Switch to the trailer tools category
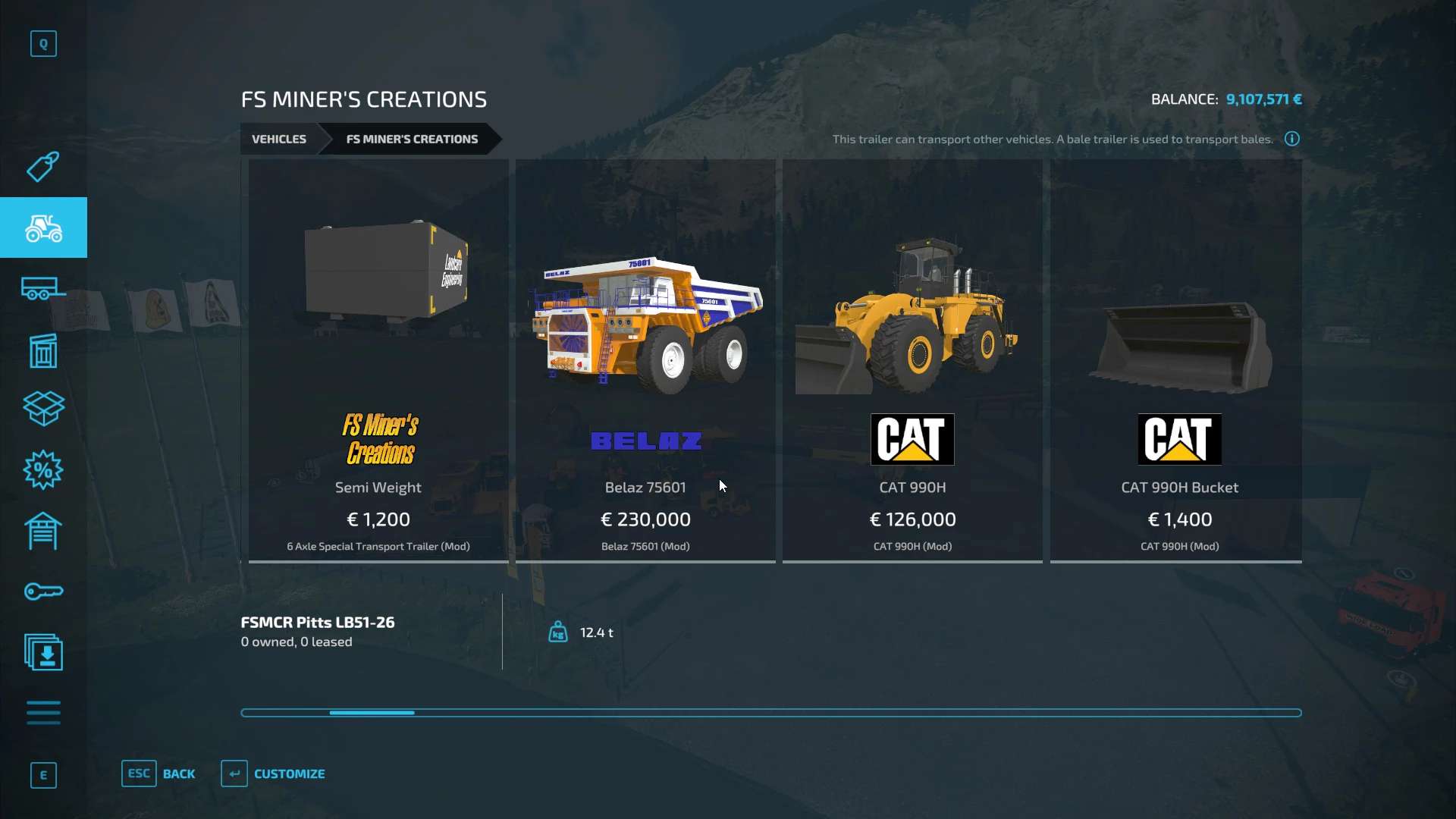Viewport: 1456px width, 819px height. [43, 289]
